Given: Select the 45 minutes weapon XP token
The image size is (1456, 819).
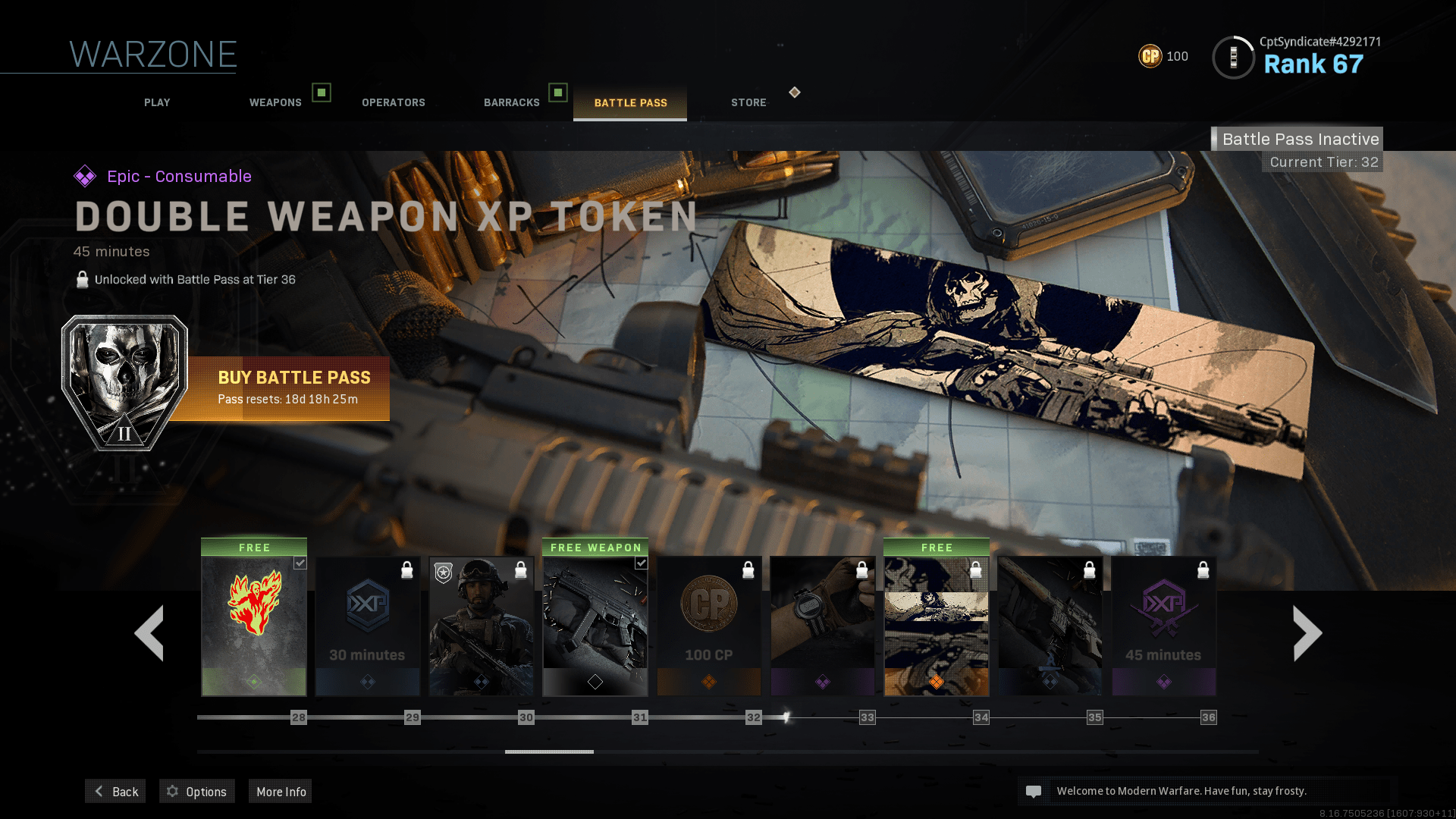Looking at the screenshot, I should click(1164, 626).
